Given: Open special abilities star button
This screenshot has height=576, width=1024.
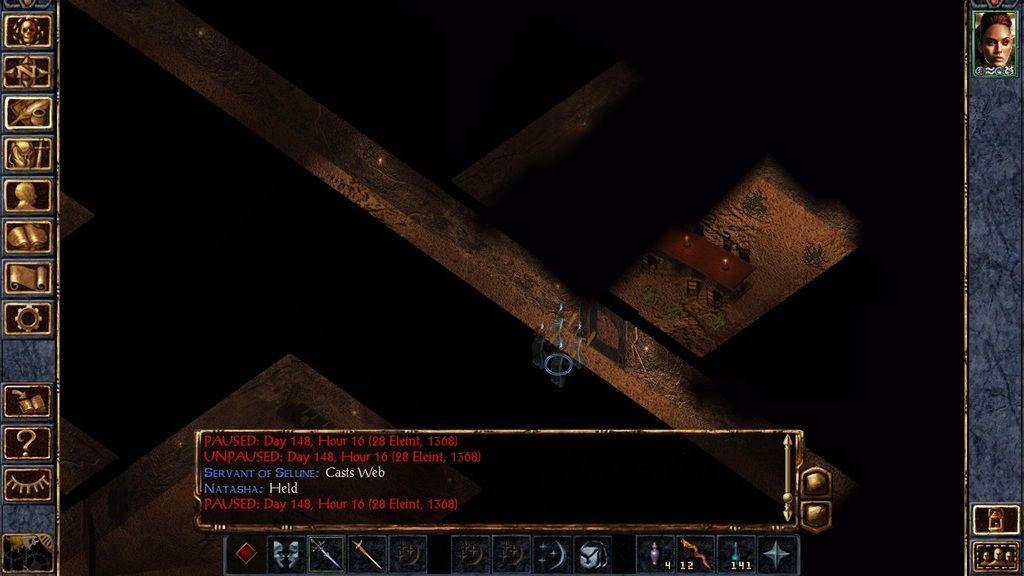Looking at the screenshot, I should click(x=778, y=554).
